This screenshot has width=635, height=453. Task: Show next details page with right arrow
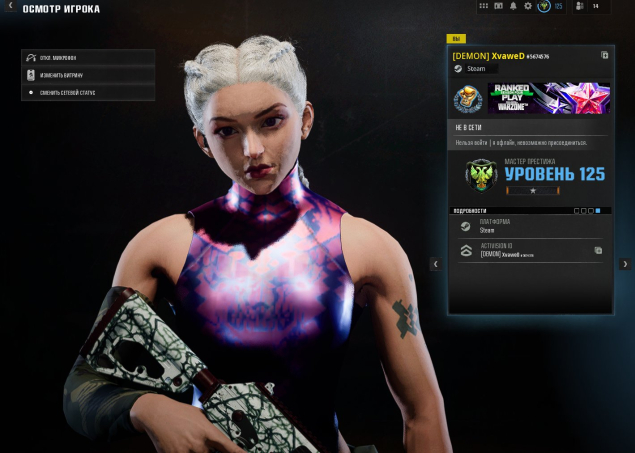coord(626,264)
